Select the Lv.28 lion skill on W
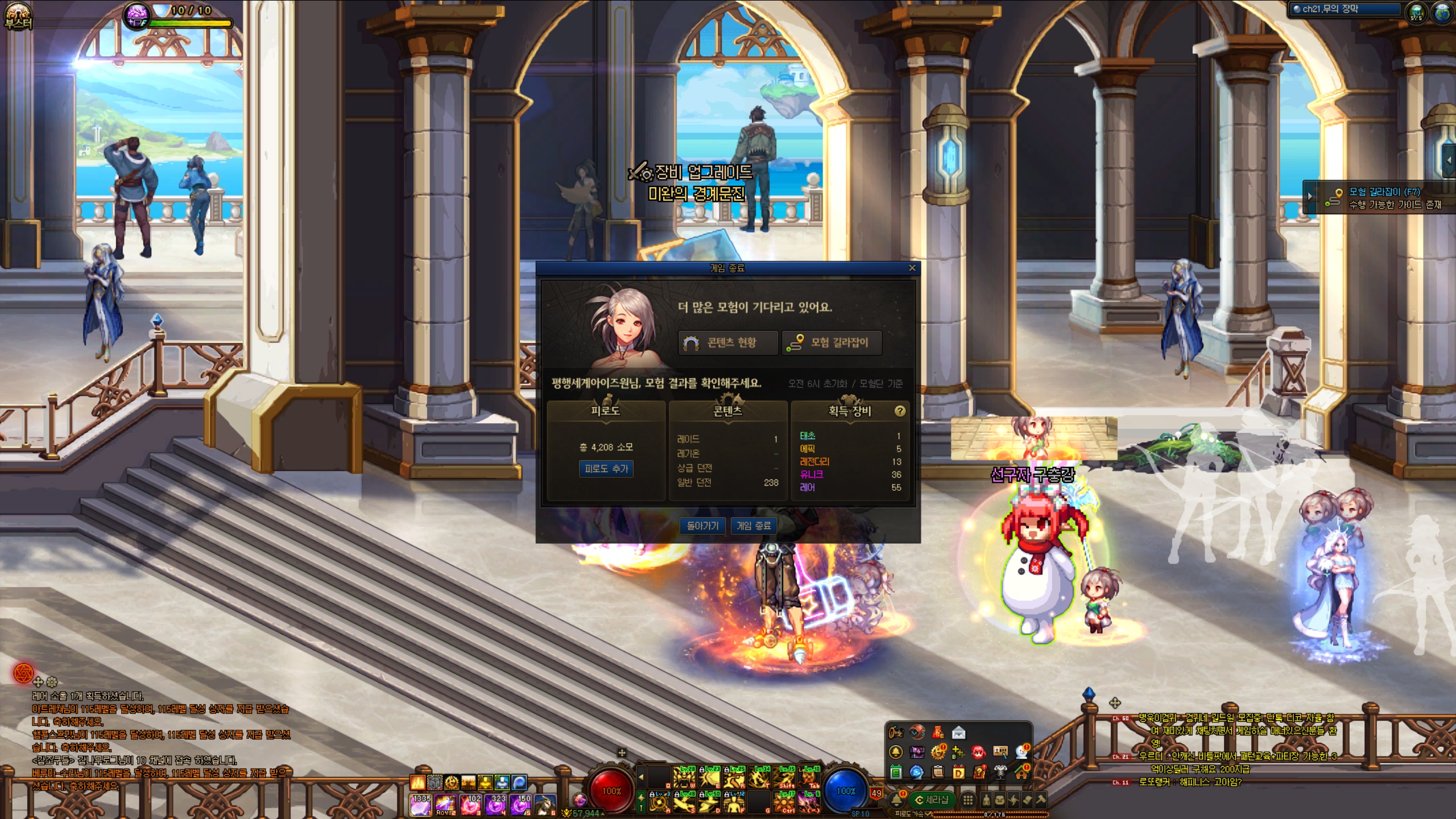This screenshot has width=1456, height=819. pyautogui.click(x=684, y=777)
